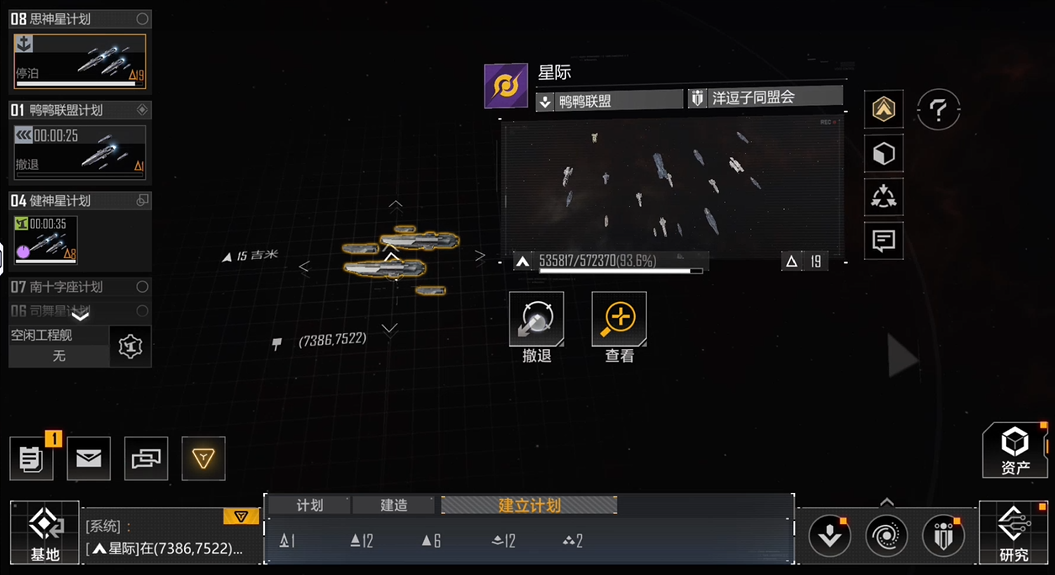1055x575 pixels.
Task: Open the question mark help button
Action: (x=938, y=110)
